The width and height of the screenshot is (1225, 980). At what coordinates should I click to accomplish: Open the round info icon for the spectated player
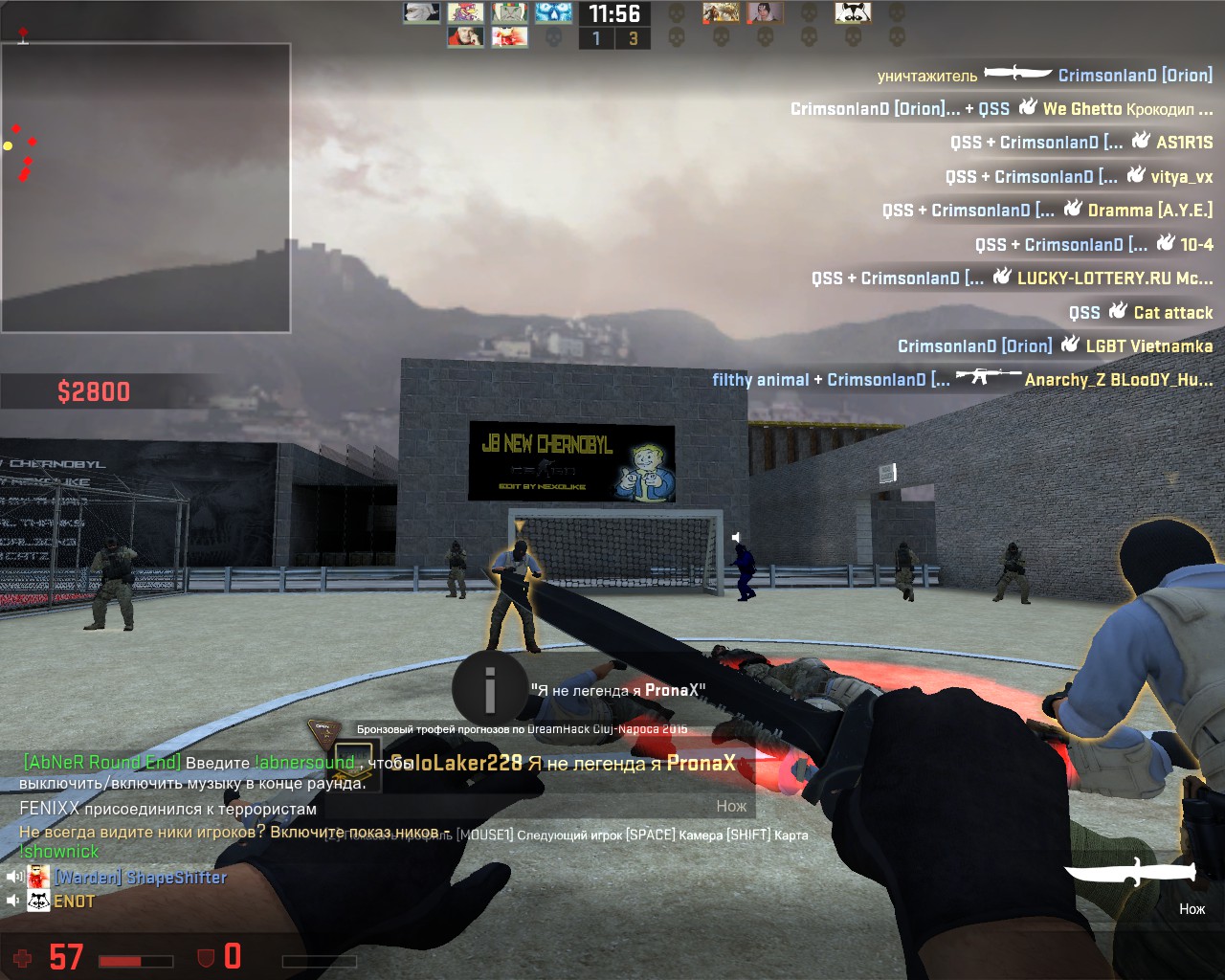pyautogui.click(x=489, y=687)
